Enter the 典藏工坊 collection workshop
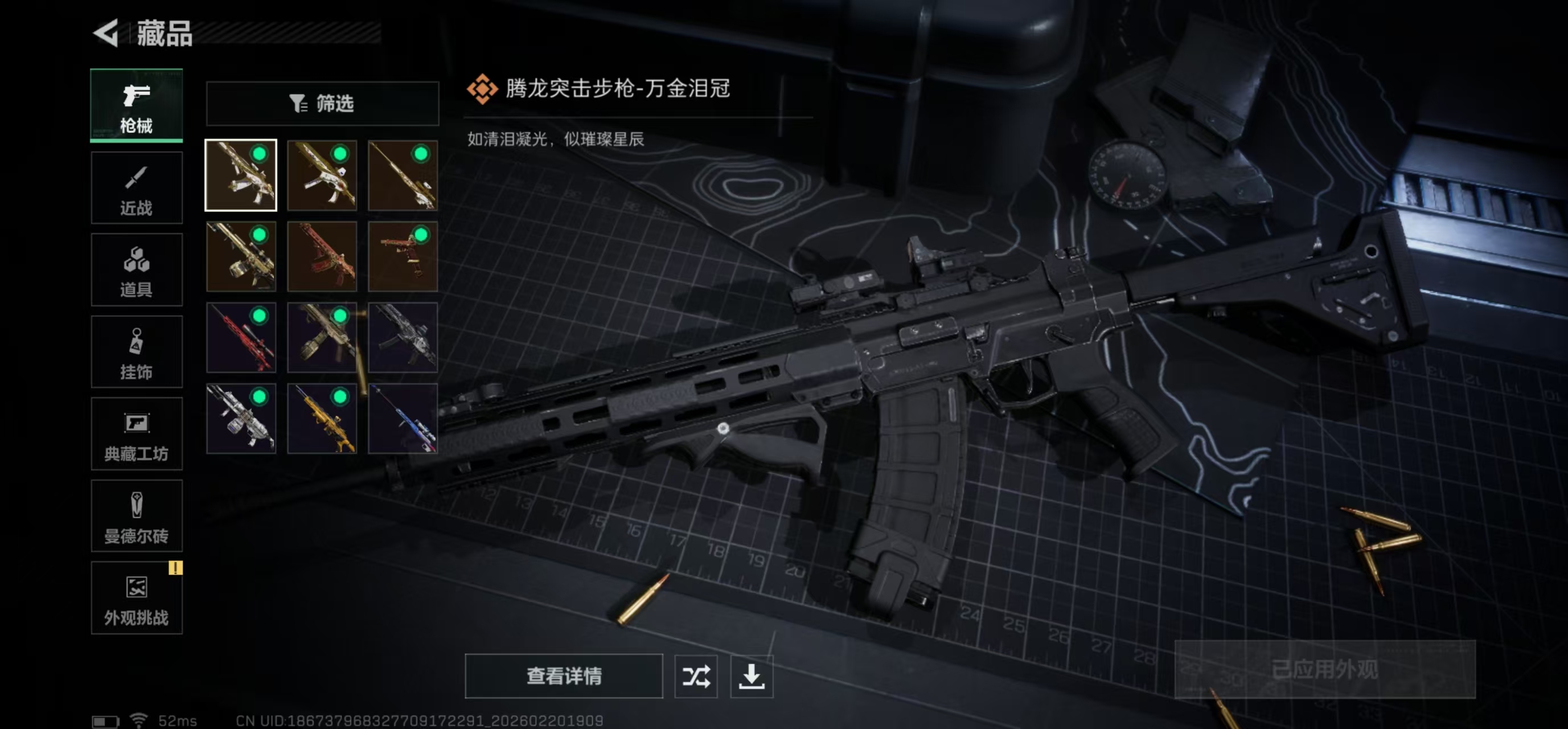This screenshot has width=1568, height=729. (136, 433)
